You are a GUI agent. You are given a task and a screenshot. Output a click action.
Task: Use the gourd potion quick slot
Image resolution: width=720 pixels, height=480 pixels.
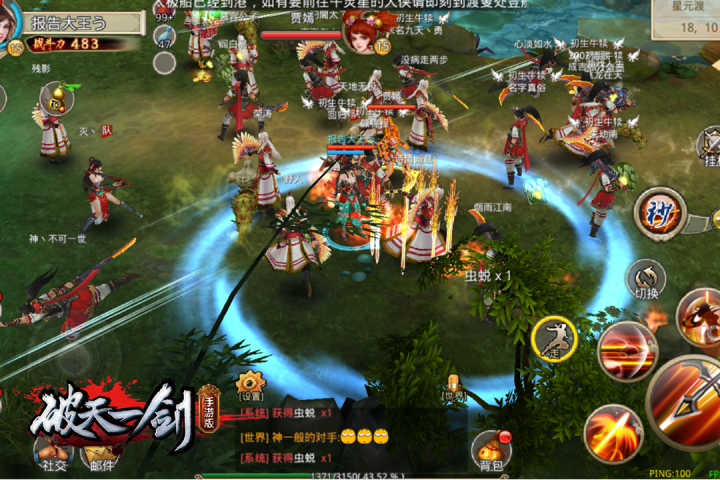point(56,98)
